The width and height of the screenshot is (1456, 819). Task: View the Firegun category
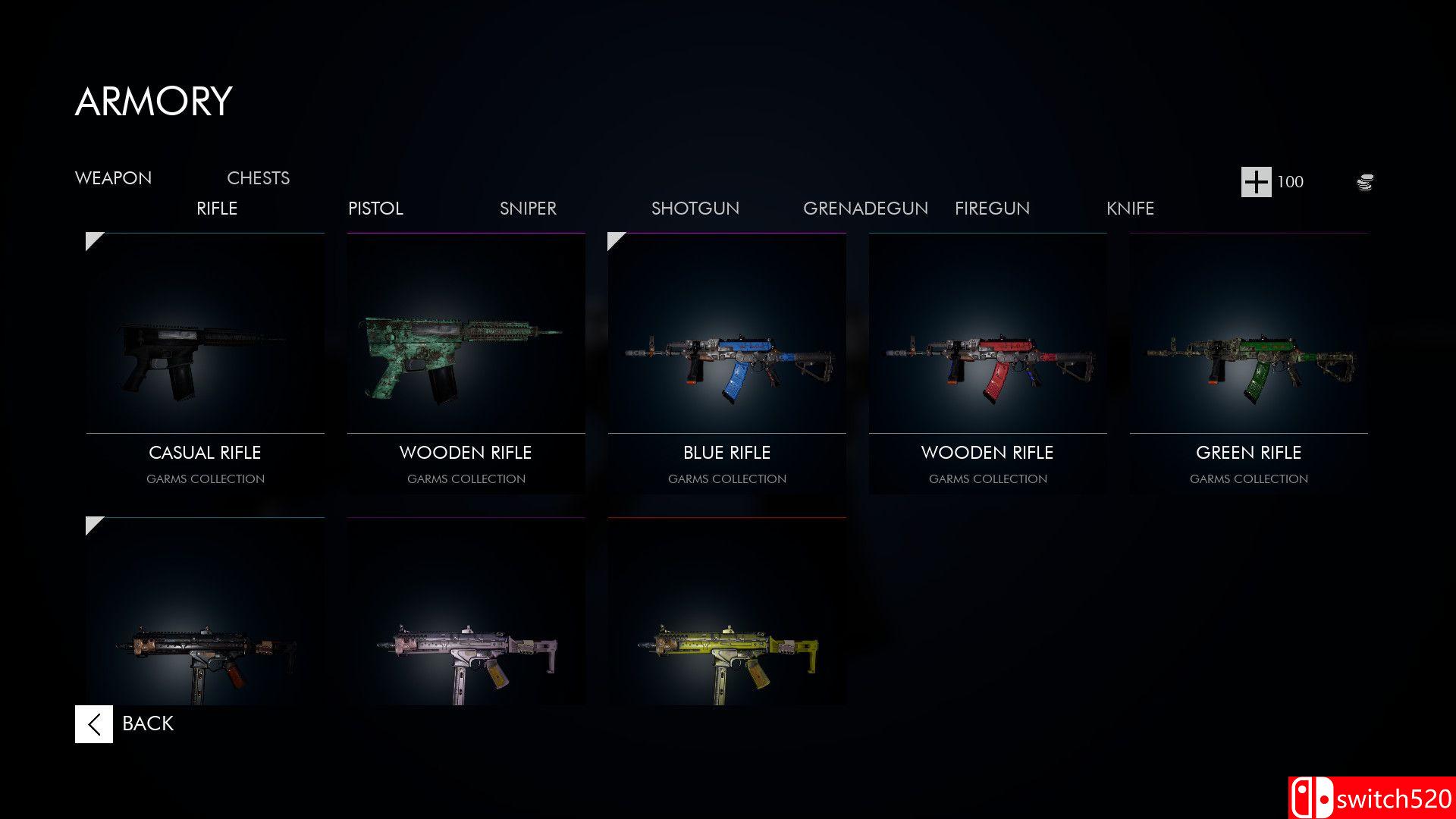point(992,209)
